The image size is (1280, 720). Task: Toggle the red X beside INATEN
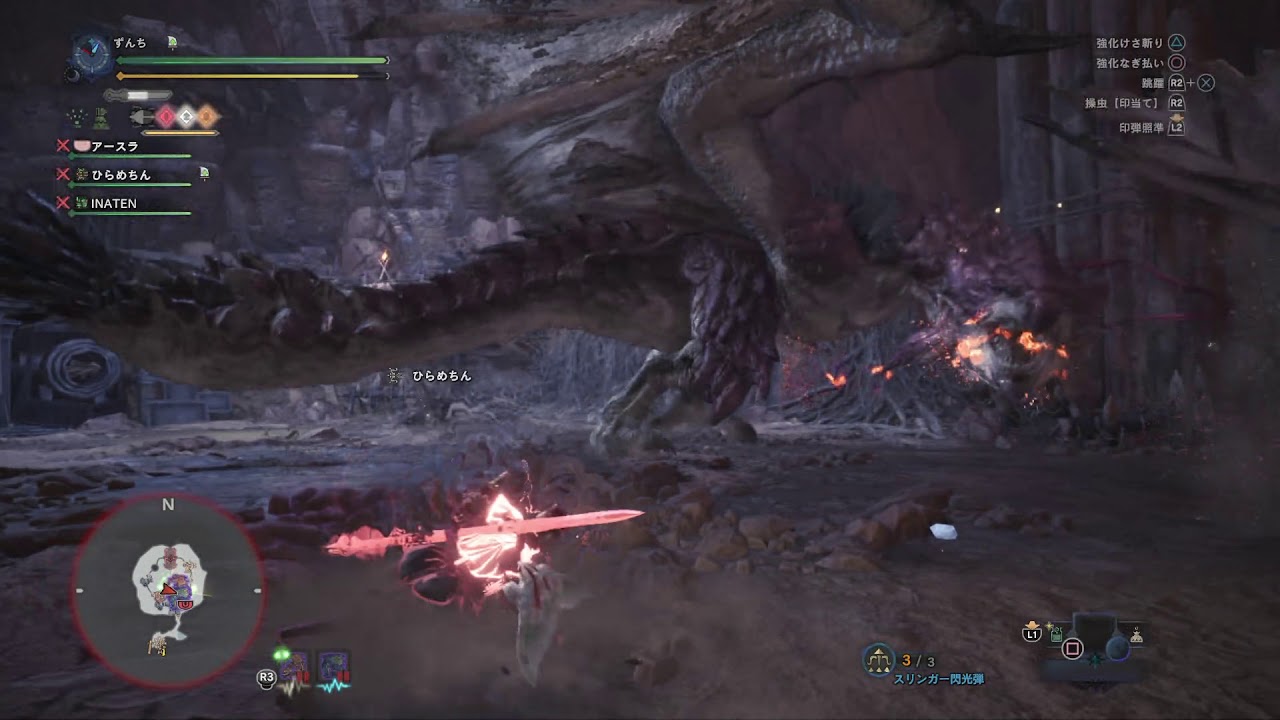coord(63,203)
